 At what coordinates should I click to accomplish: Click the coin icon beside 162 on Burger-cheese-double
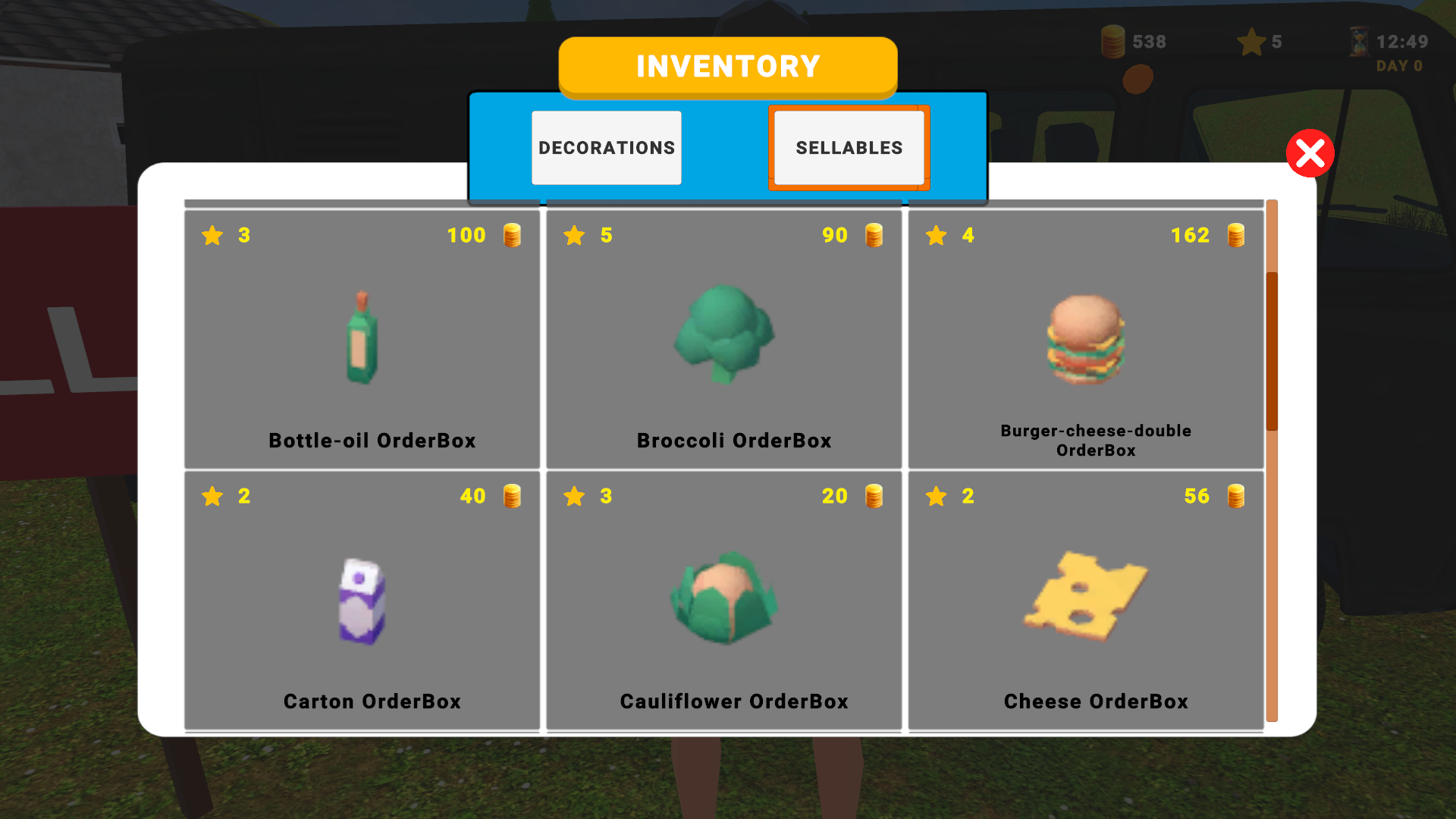[x=1235, y=235]
